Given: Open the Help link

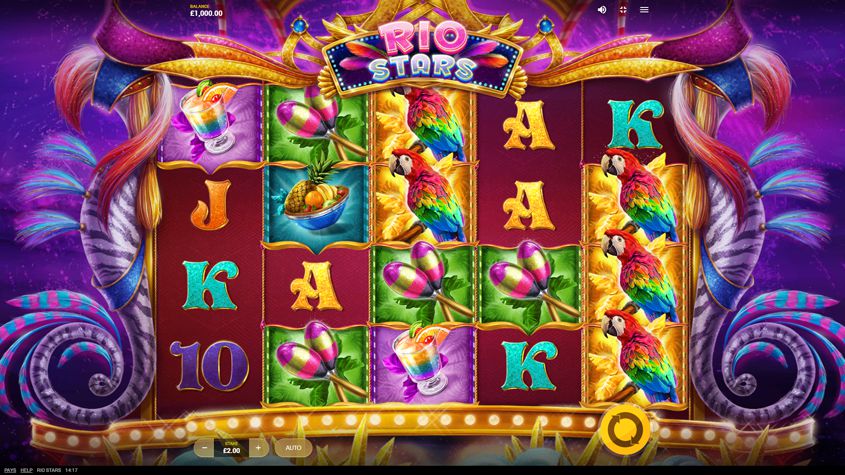Looking at the screenshot, I should (27, 470).
